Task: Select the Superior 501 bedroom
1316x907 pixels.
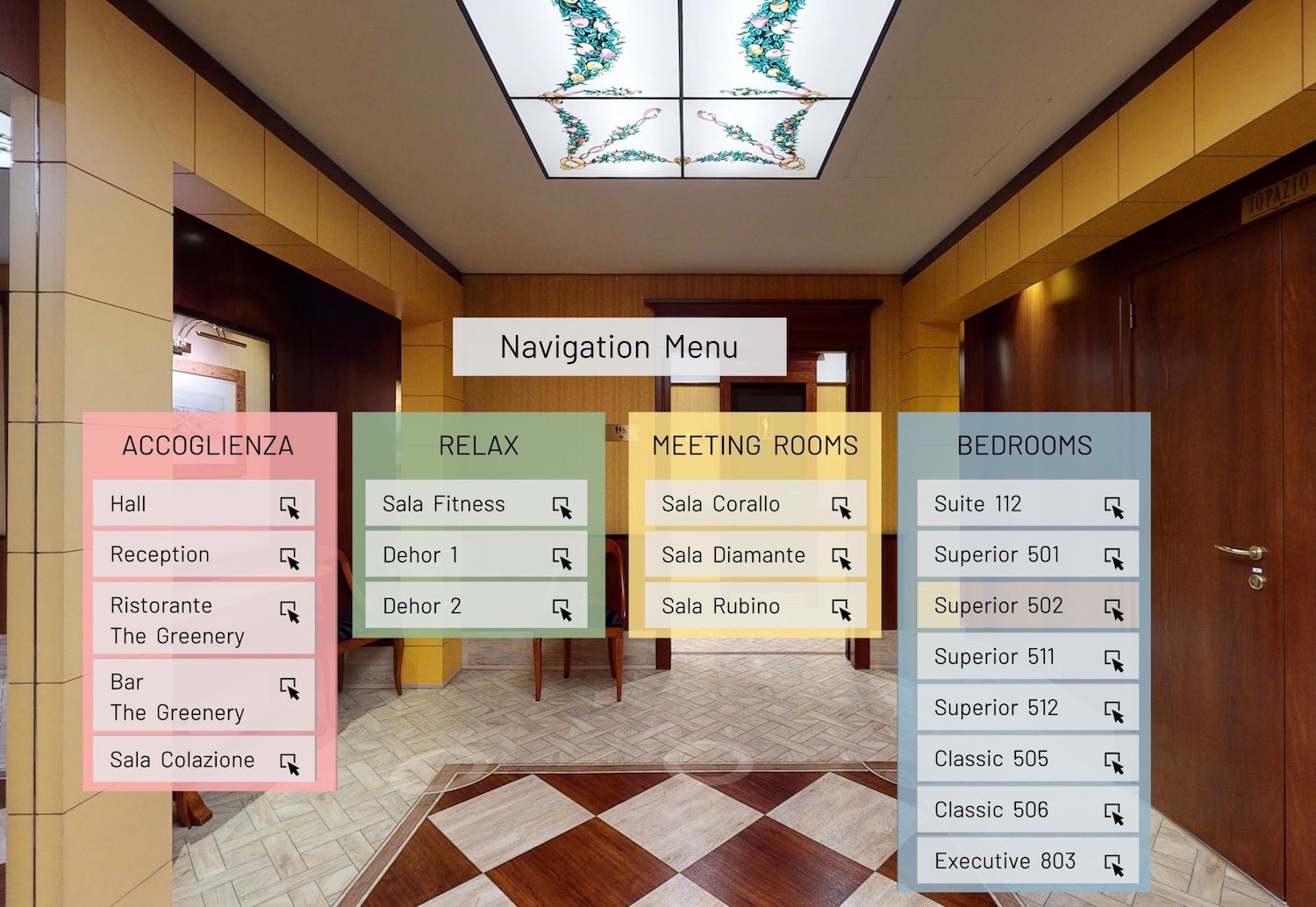Action: (x=1027, y=555)
